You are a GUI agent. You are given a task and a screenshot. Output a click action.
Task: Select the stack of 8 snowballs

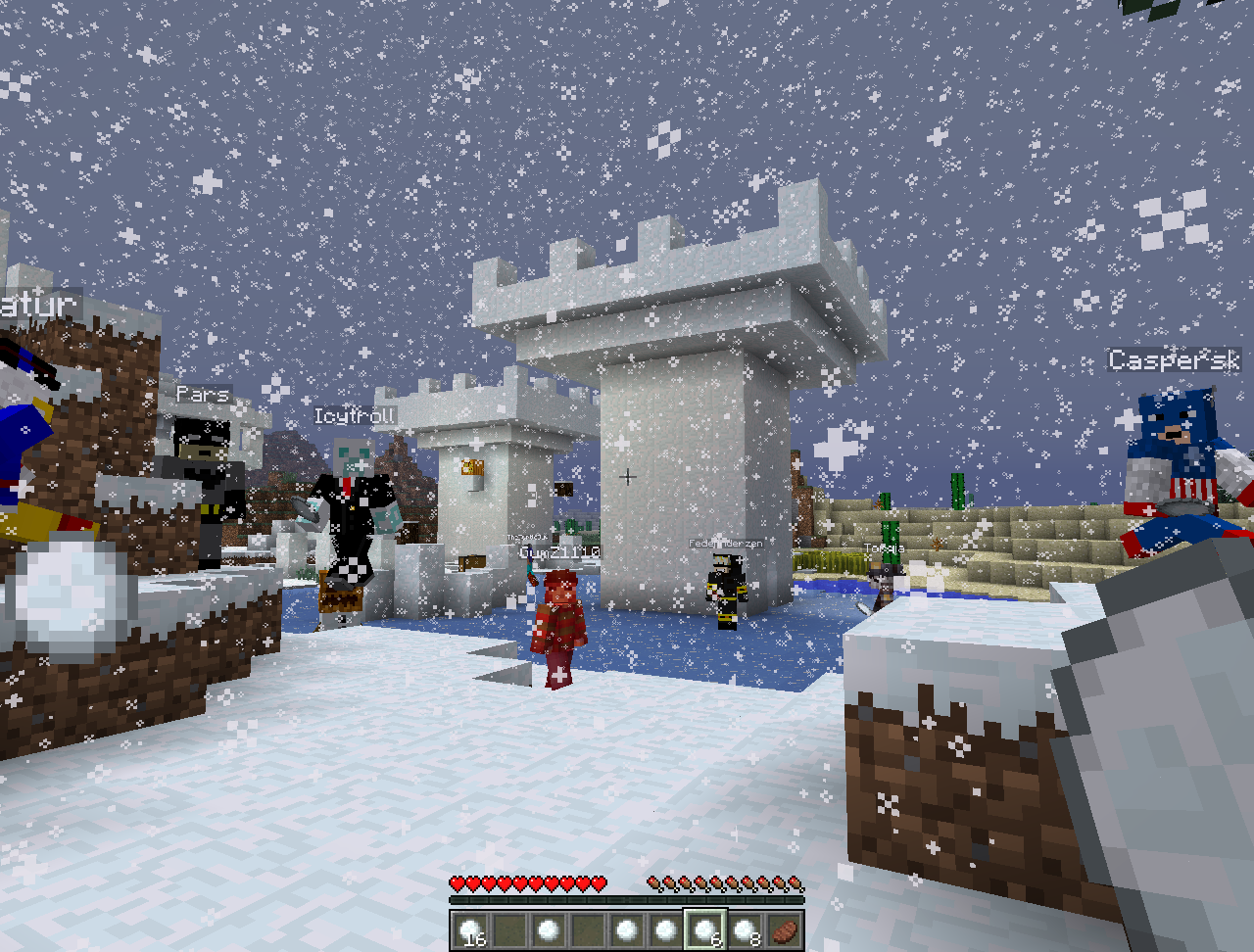point(745,929)
